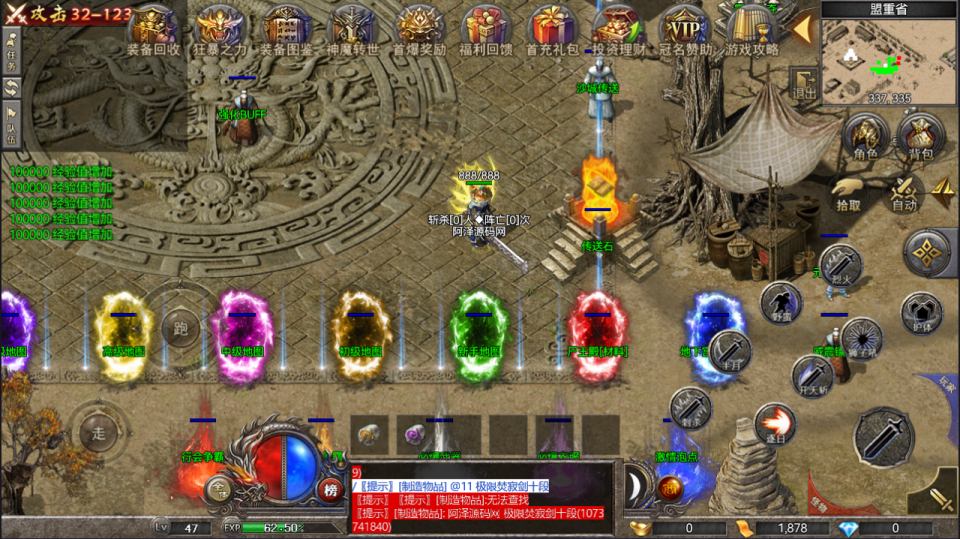
Task: Use the 逐日 fire slash skill
Action: click(x=774, y=423)
